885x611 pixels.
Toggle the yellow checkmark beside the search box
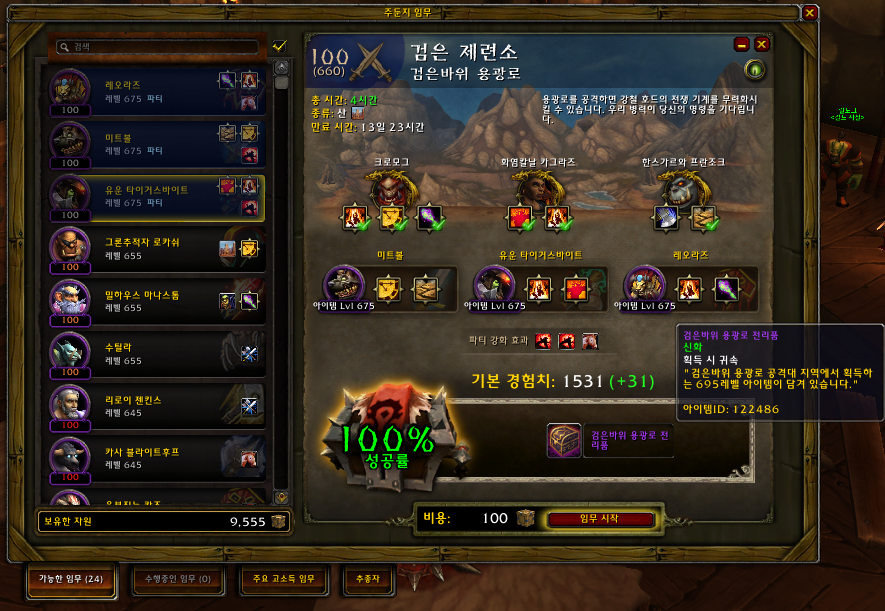tap(279, 46)
